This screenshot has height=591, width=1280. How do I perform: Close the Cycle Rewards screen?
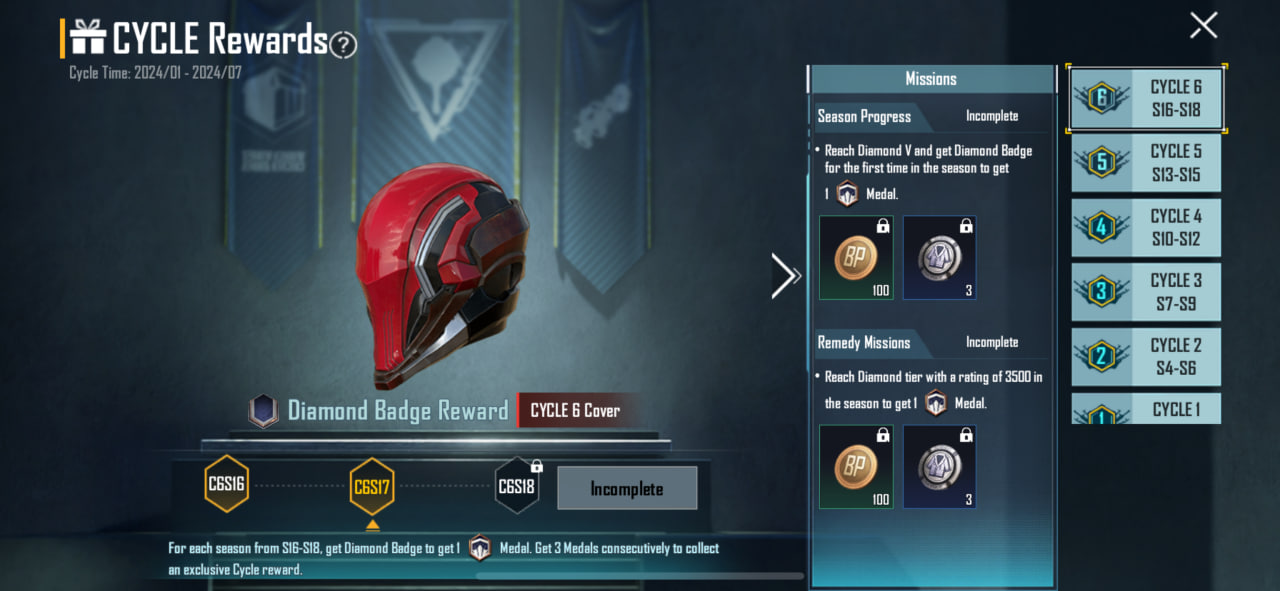[x=1203, y=25]
